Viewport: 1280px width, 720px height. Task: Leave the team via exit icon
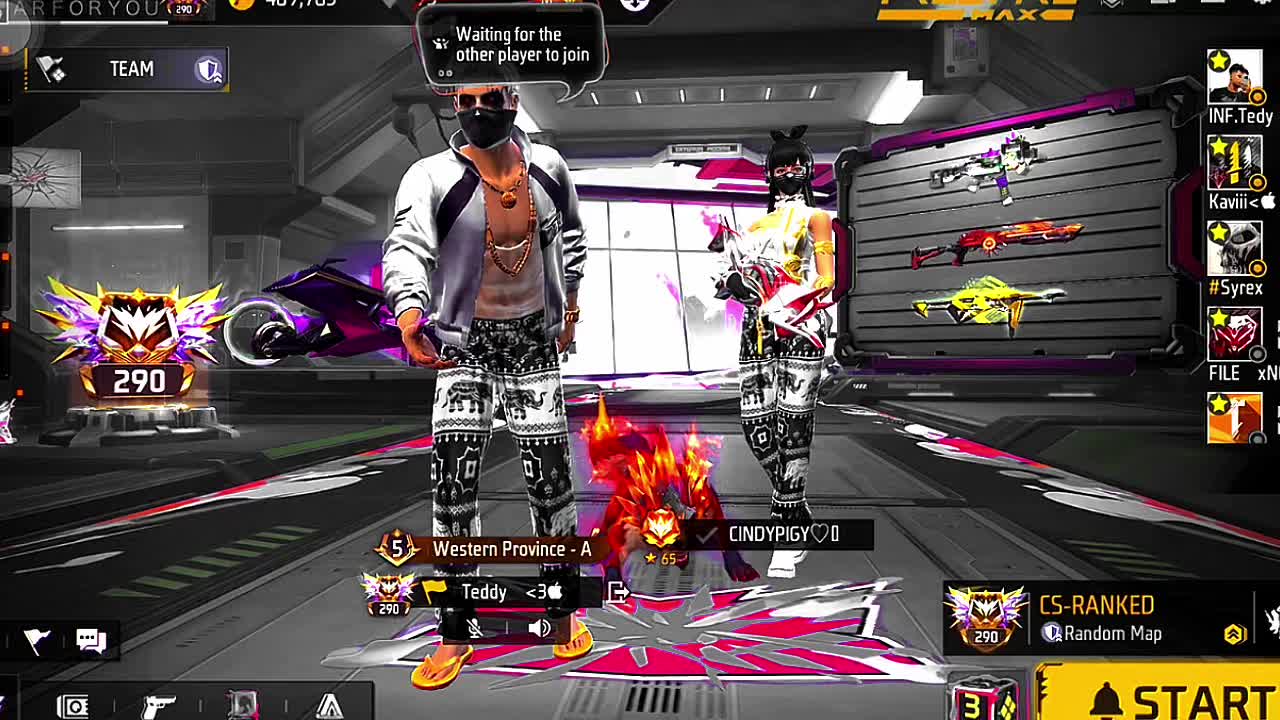[x=617, y=593]
